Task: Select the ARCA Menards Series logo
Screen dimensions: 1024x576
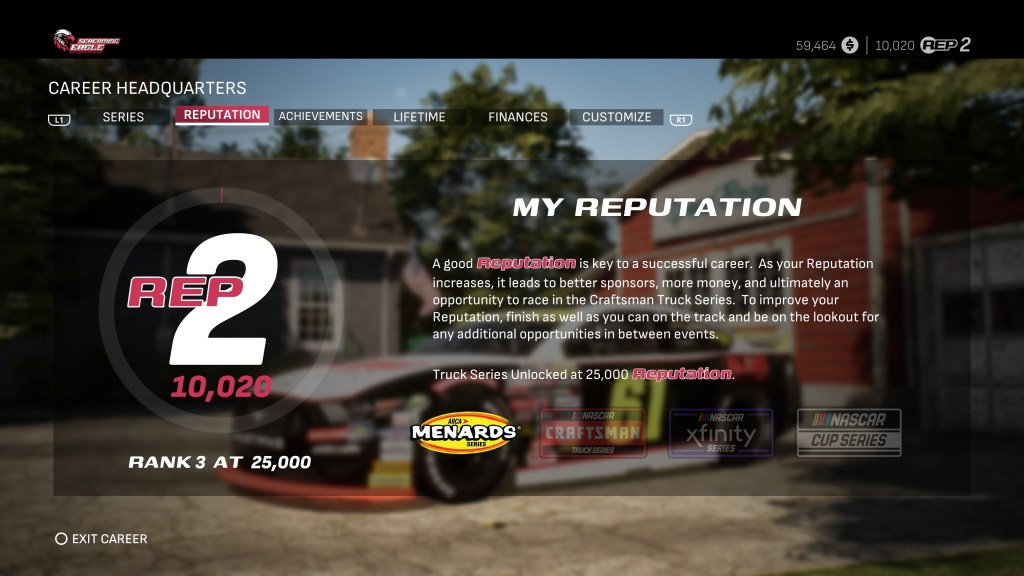Action: click(x=465, y=432)
